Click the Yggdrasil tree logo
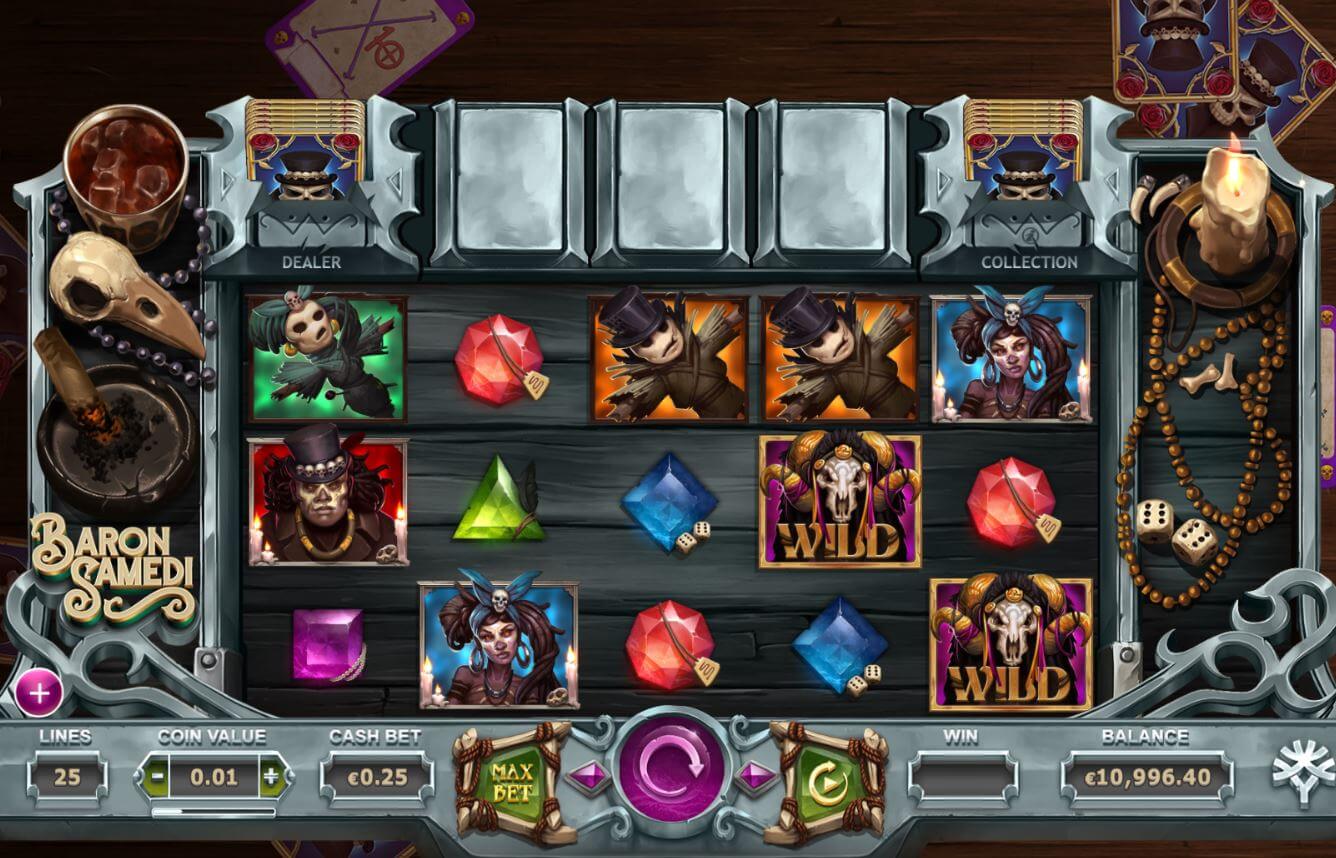The width and height of the screenshot is (1336, 858). (x=1302, y=775)
